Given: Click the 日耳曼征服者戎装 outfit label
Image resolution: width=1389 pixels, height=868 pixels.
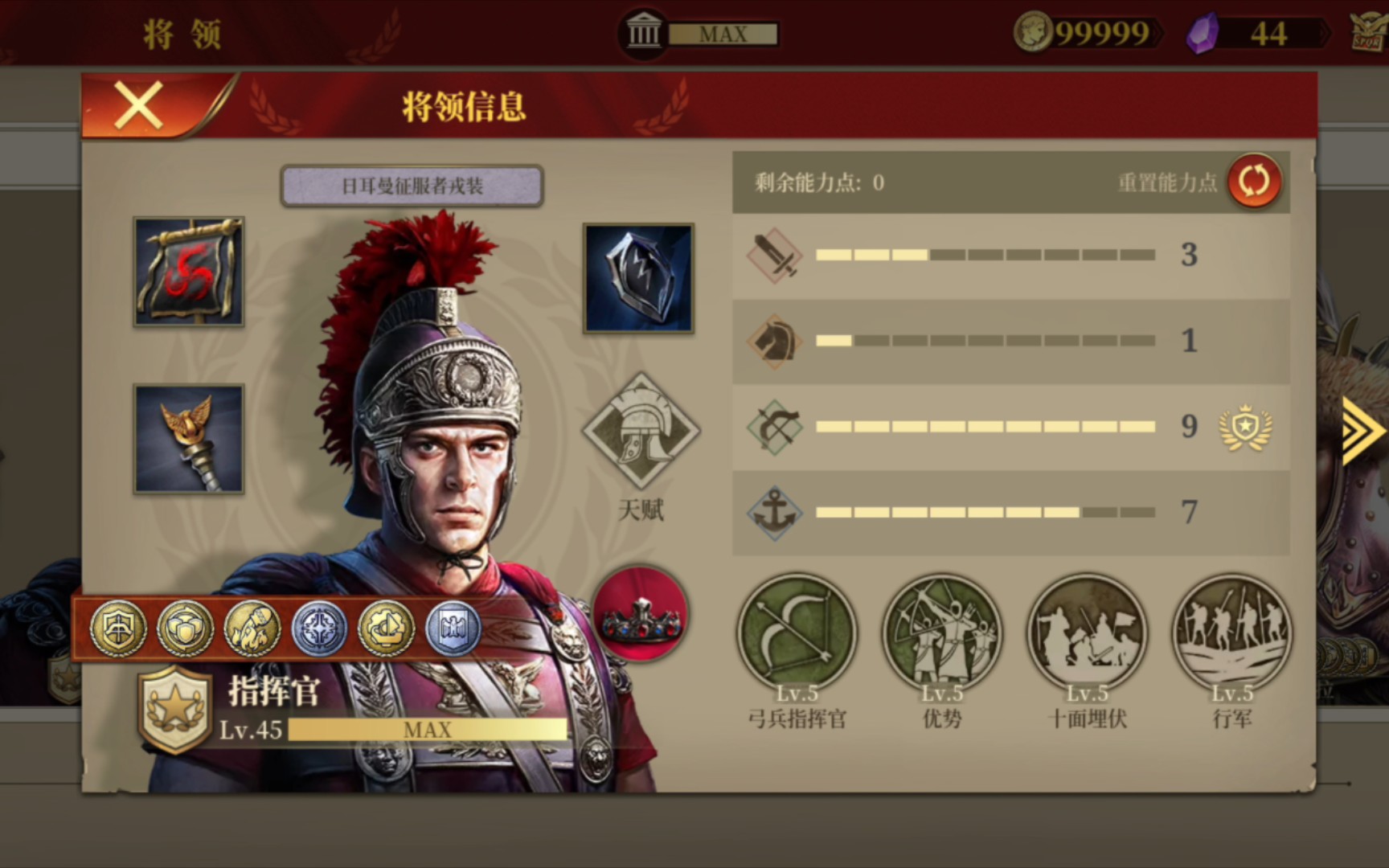Looking at the screenshot, I should [x=412, y=186].
